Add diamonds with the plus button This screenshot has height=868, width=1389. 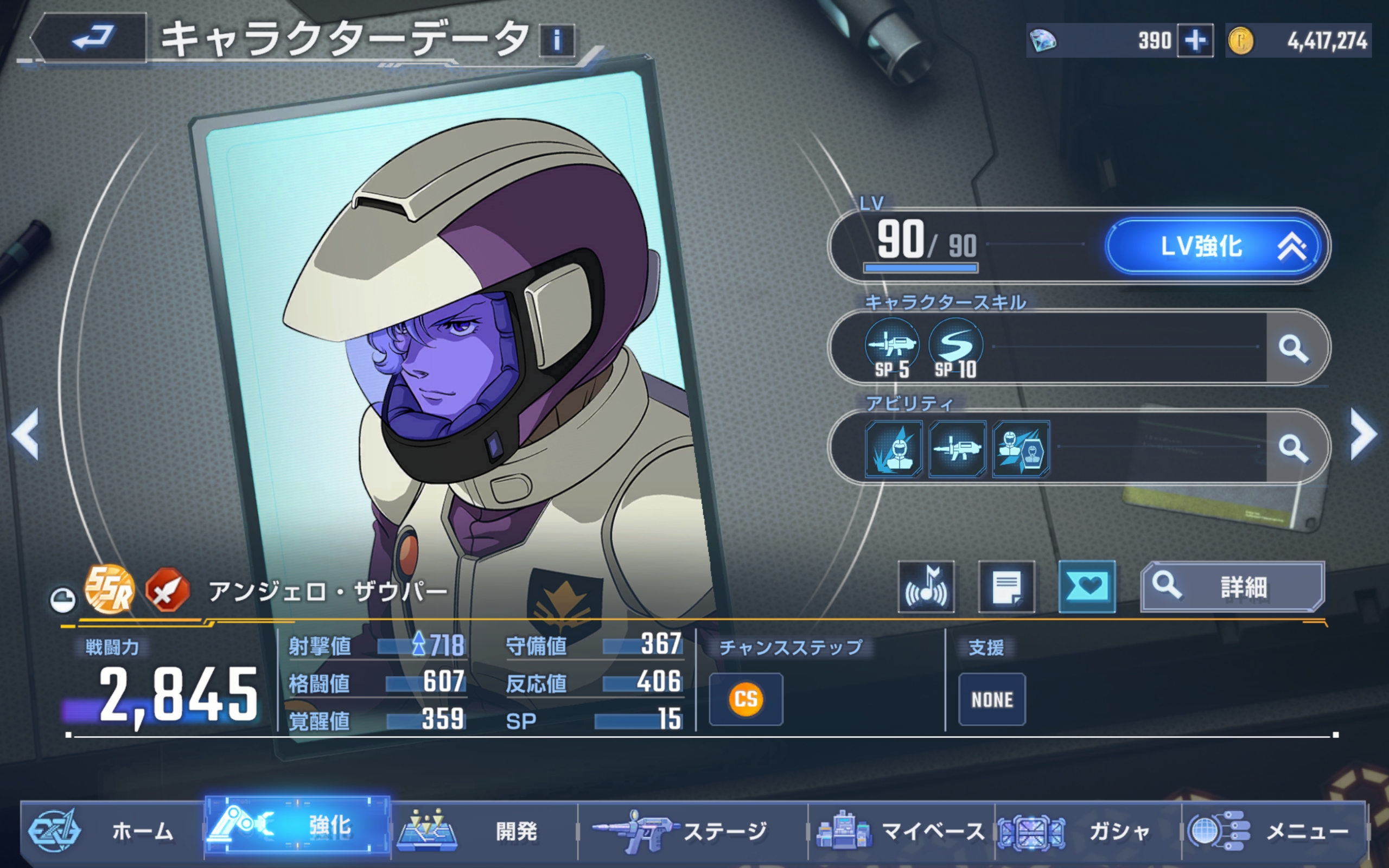pyautogui.click(x=1195, y=41)
